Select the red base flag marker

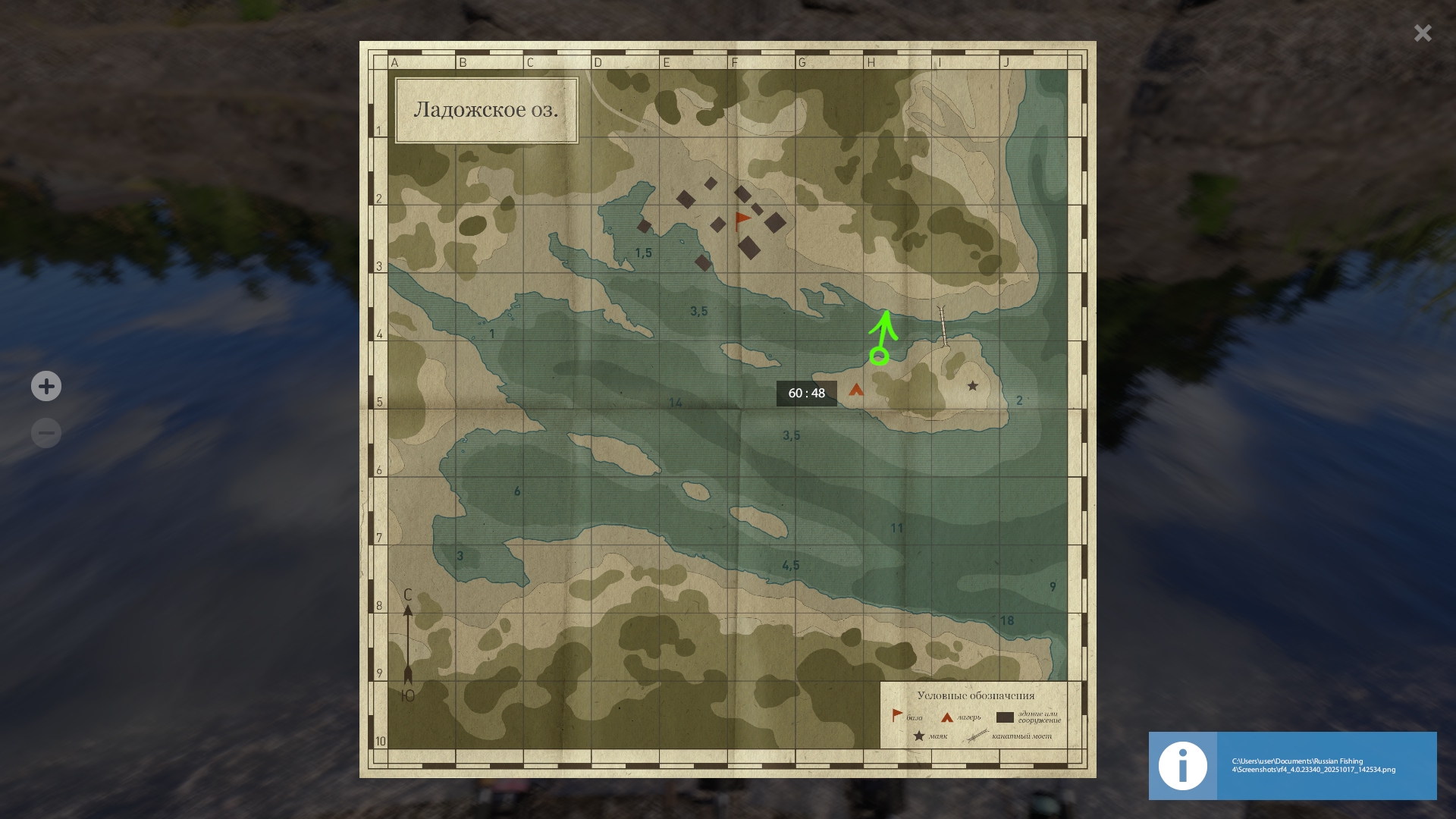pyautogui.click(x=742, y=221)
